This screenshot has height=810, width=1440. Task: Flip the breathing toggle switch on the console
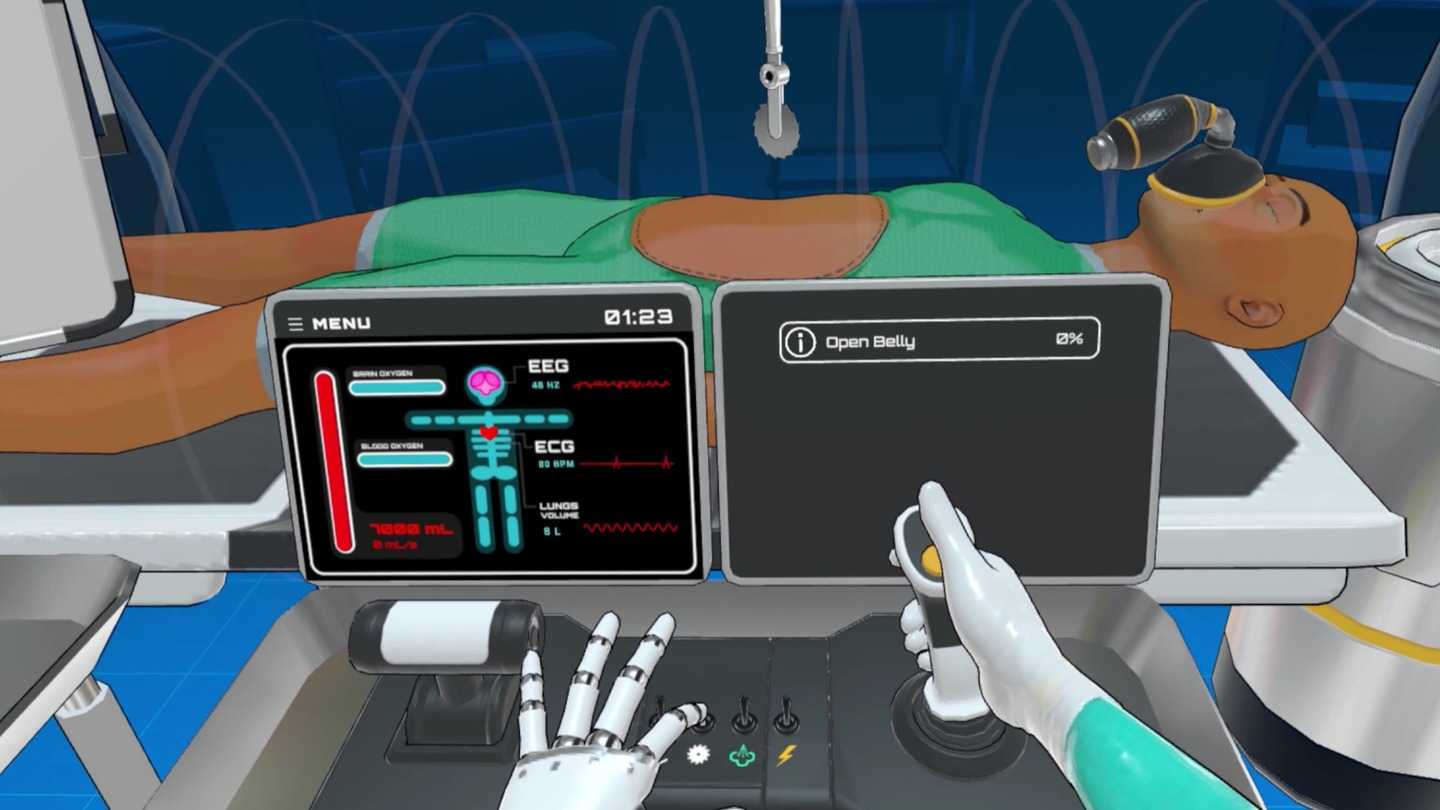(x=742, y=714)
